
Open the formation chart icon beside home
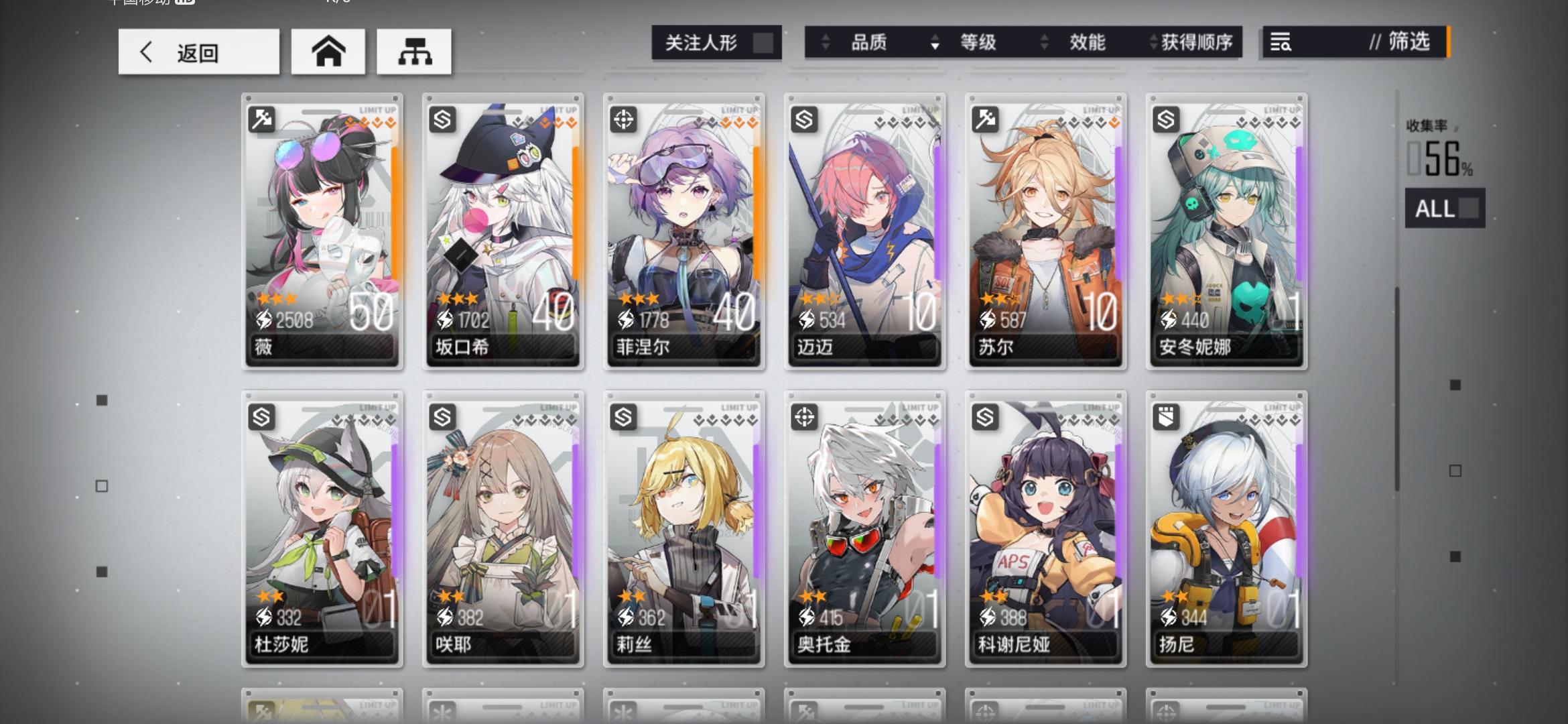click(x=415, y=52)
